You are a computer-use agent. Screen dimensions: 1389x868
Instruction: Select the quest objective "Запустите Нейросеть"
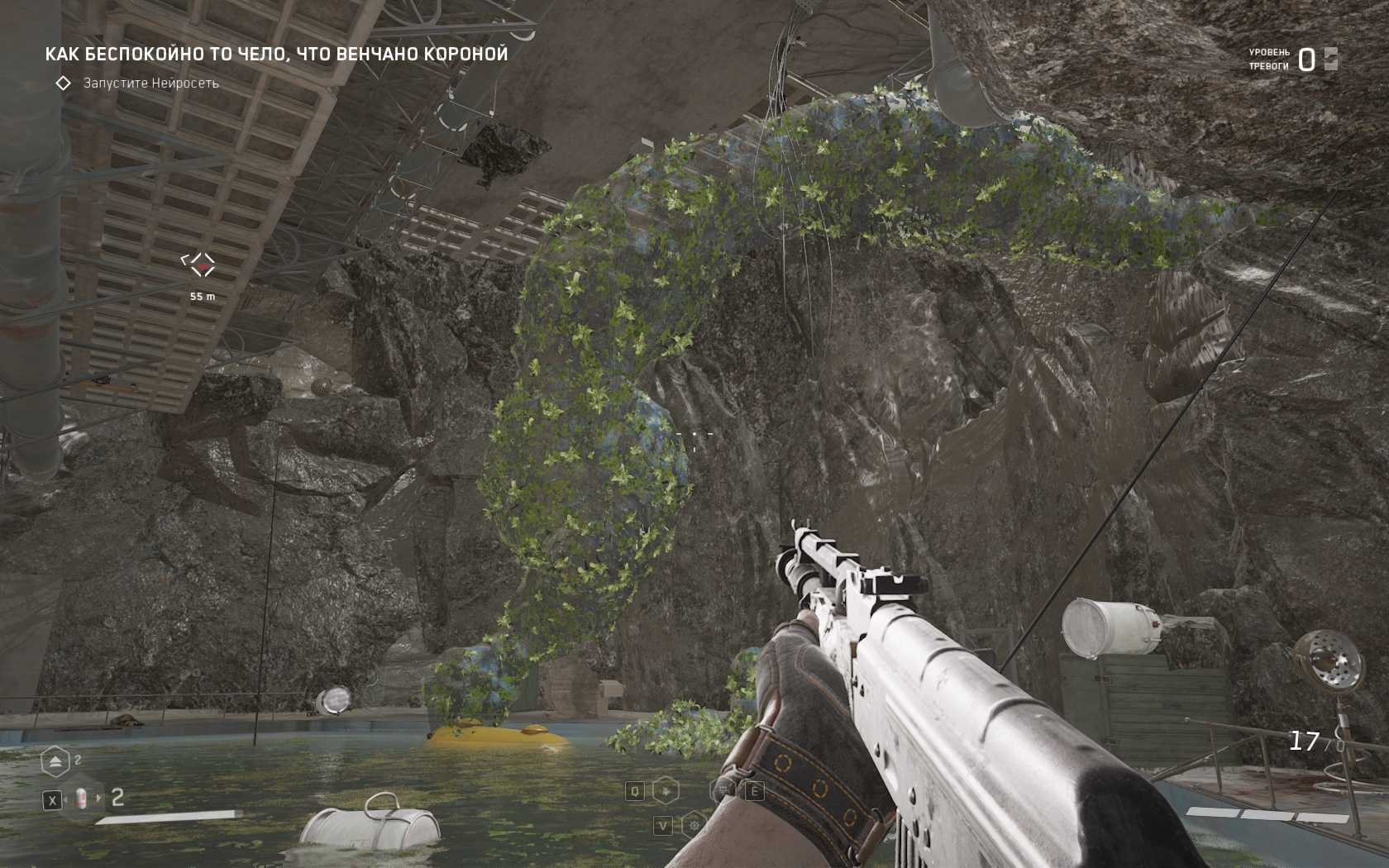pos(150,83)
